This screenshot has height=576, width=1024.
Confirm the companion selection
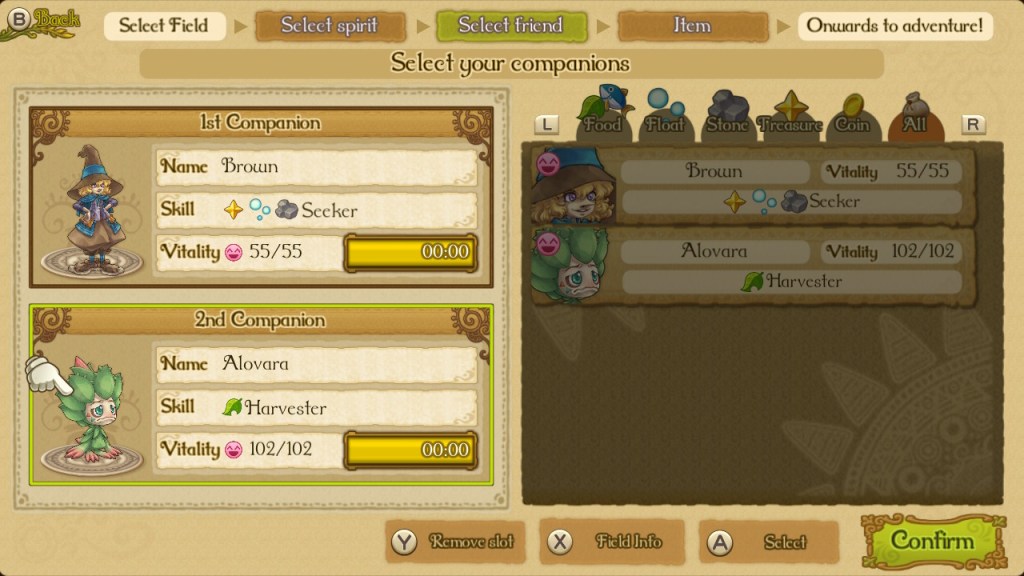click(931, 542)
